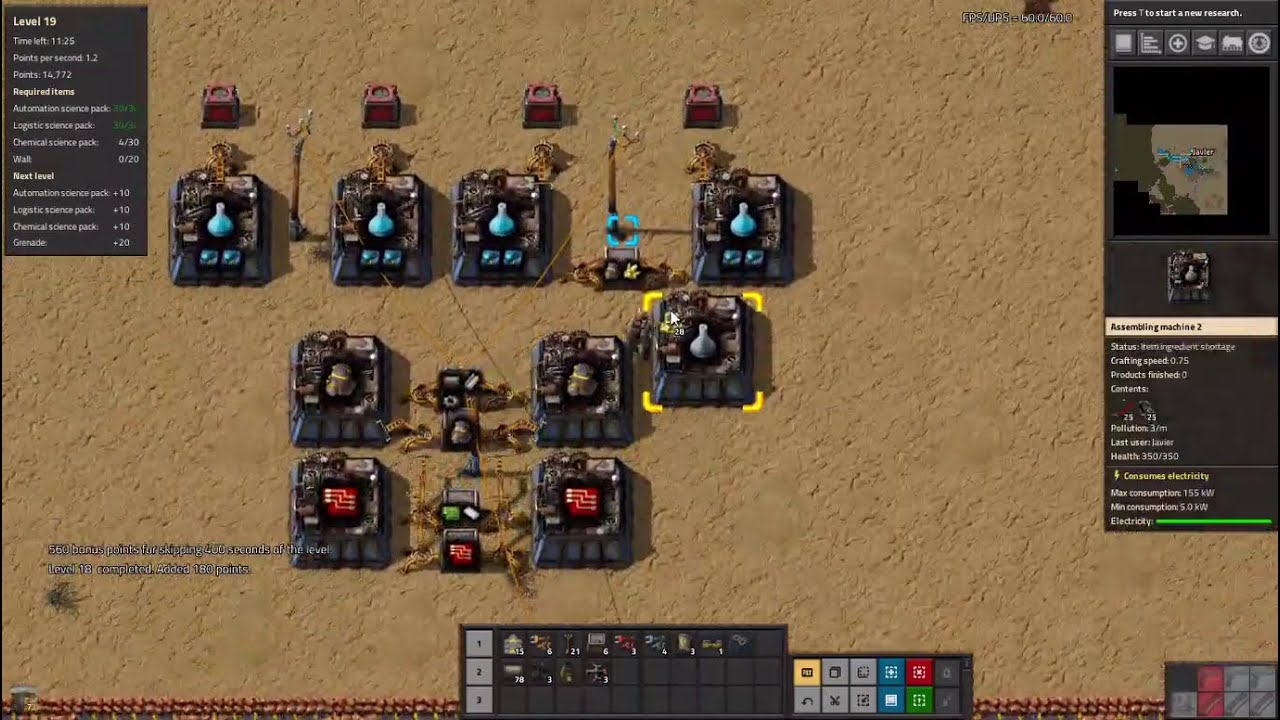Choose the red inserter slot in quickbar
The width and height of the screenshot is (1280, 720).
tap(625, 644)
